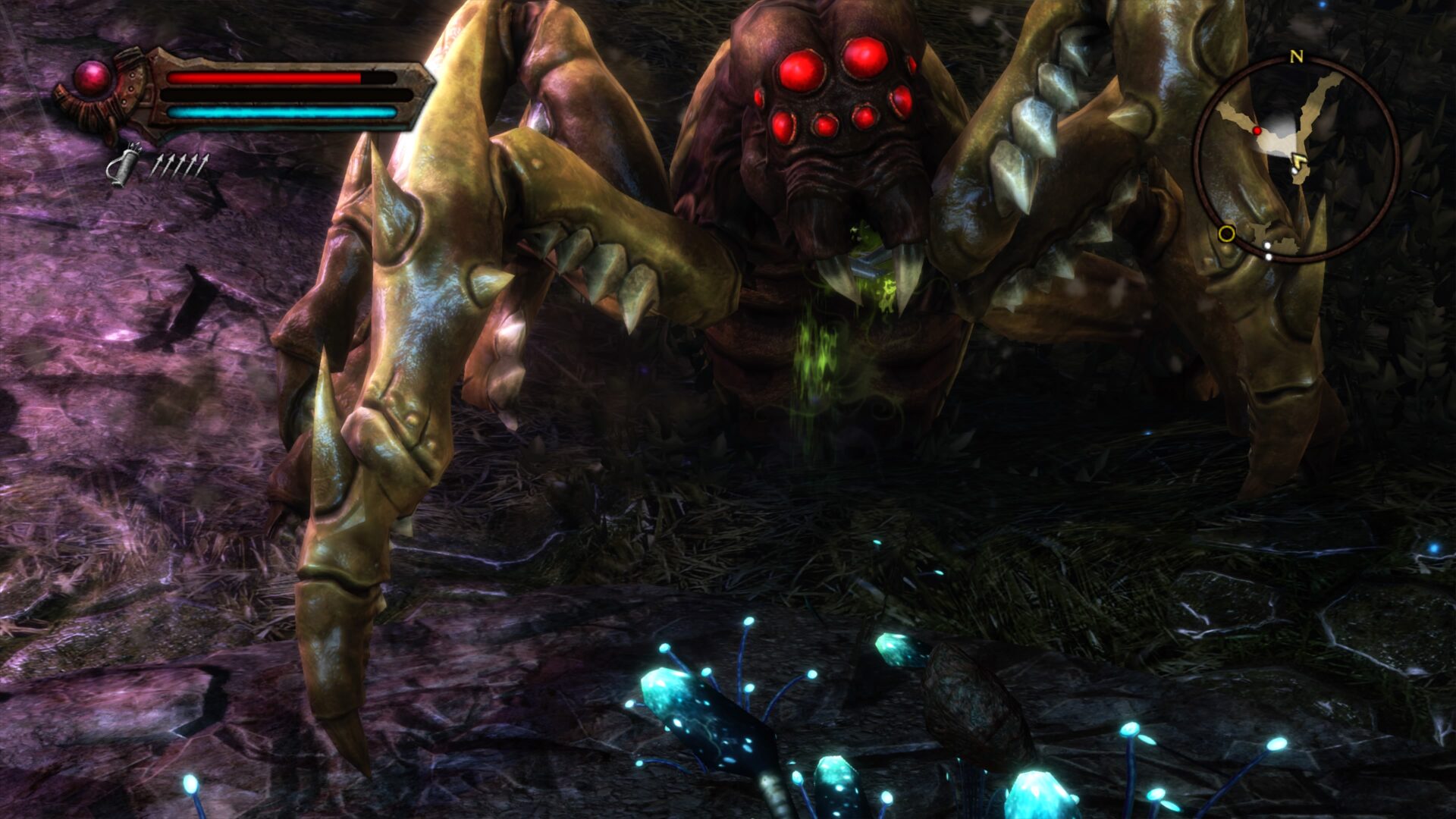Image resolution: width=1456 pixels, height=819 pixels.
Task: Select the yellow ring marker on minimap
Action: [x=1226, y=233]
